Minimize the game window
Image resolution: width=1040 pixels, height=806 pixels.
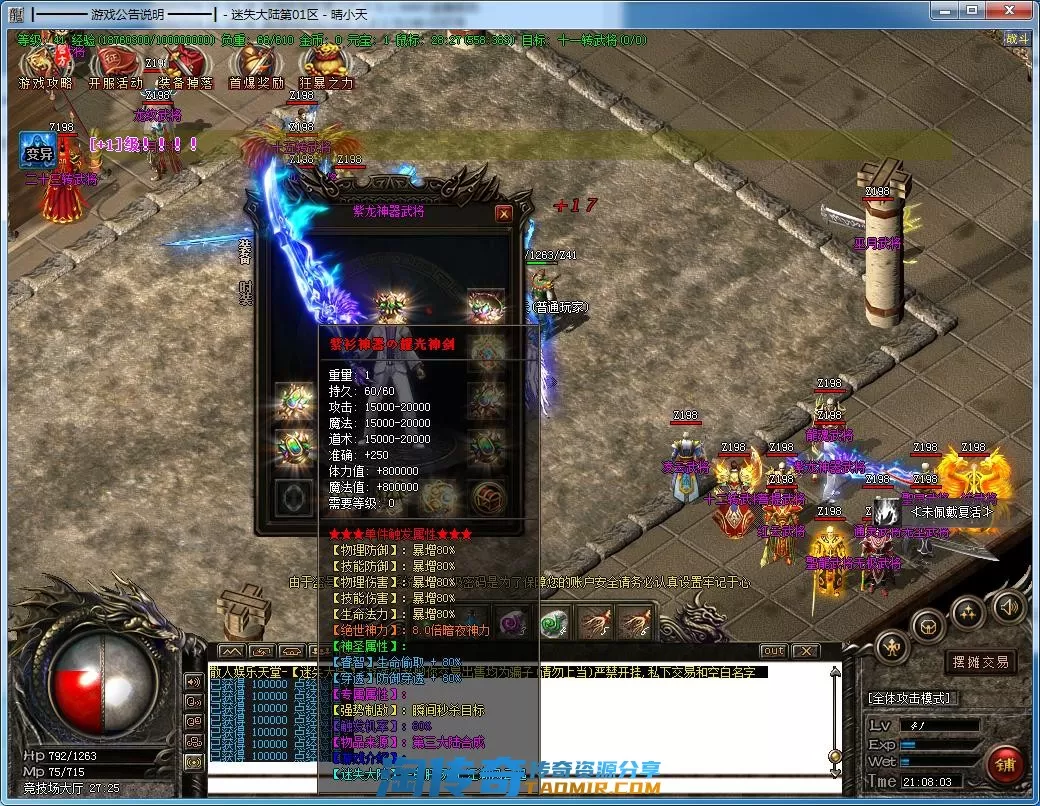pos(945,12)
